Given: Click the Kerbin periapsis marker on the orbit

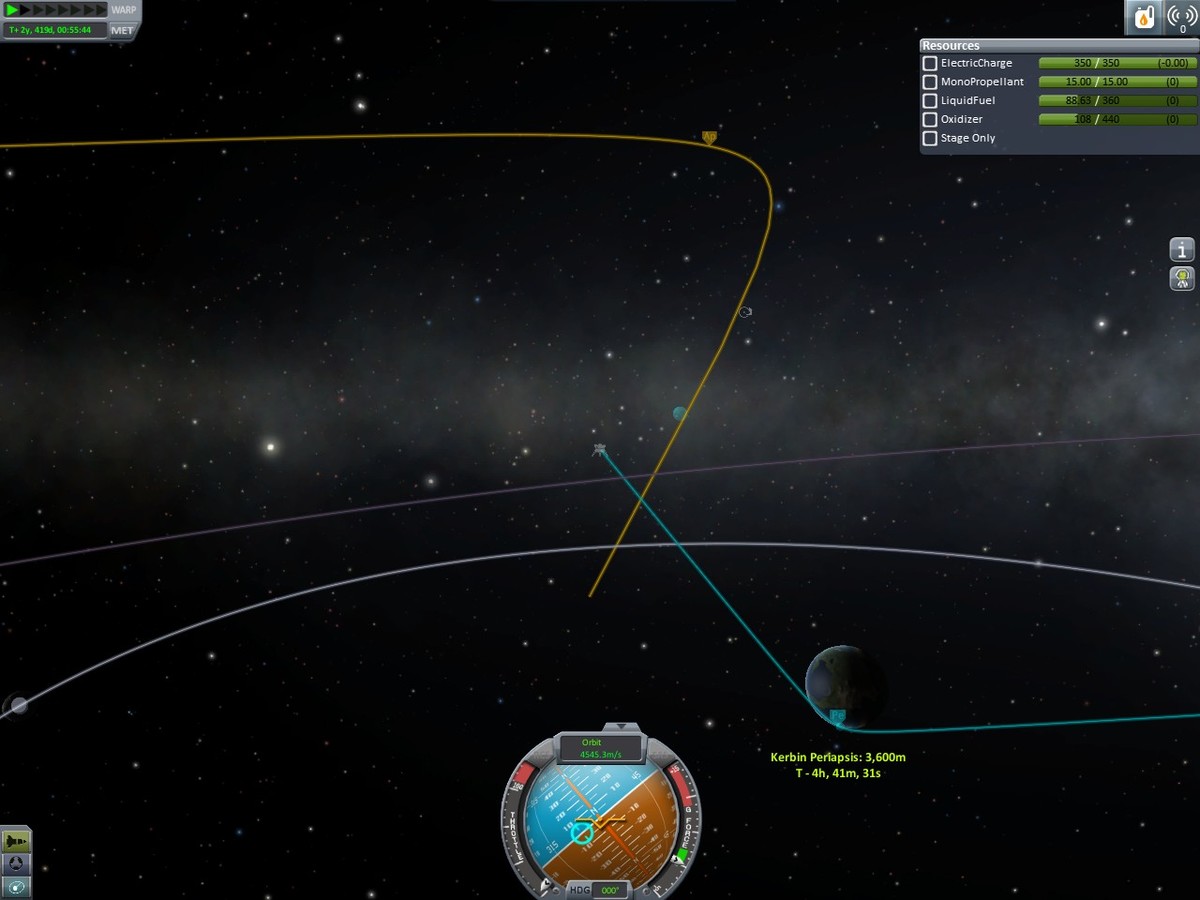Looking at the screenshot, I should pos(837,716).
